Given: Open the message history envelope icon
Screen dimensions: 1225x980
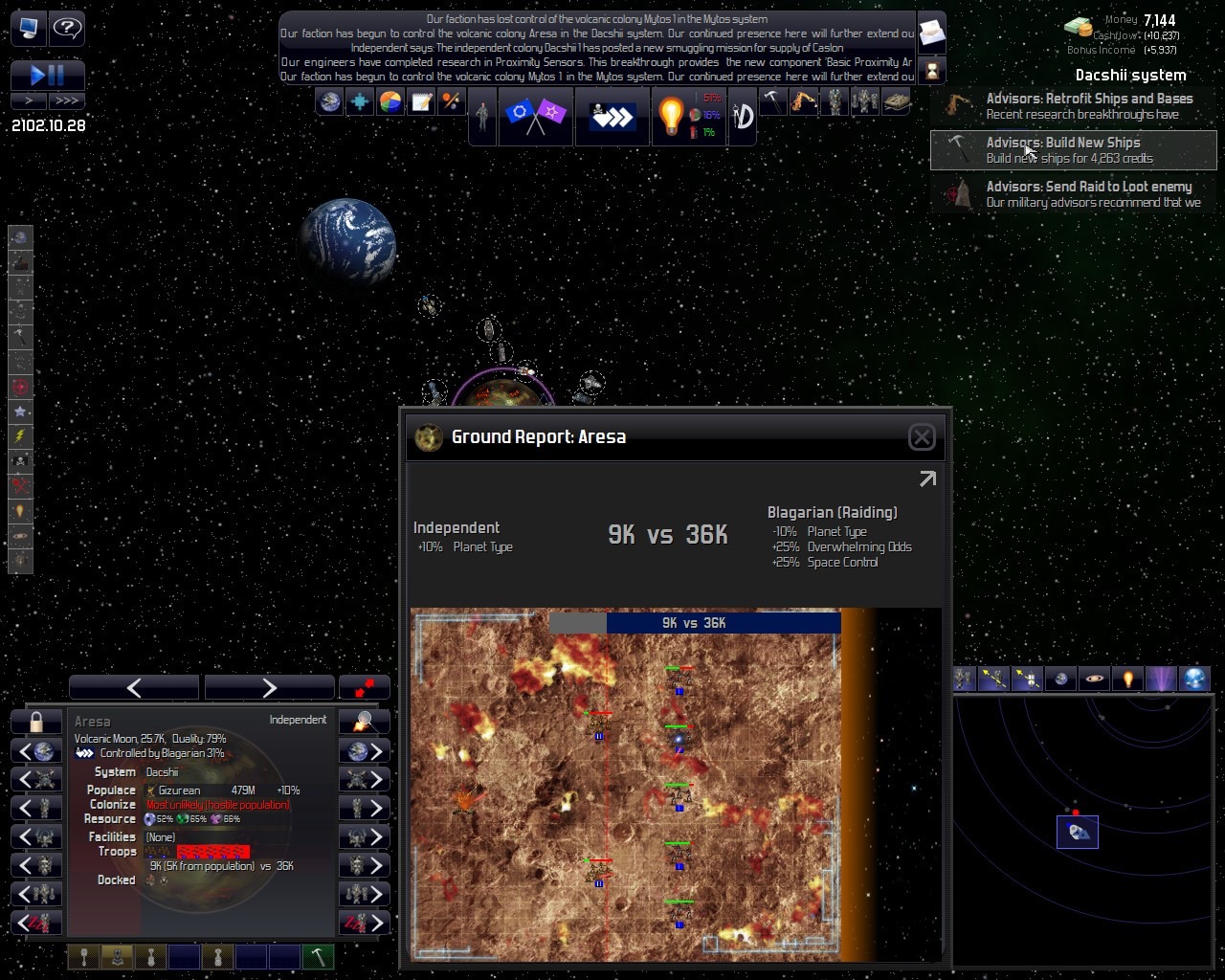Looking at the screenshot, I should click(931, 34).
